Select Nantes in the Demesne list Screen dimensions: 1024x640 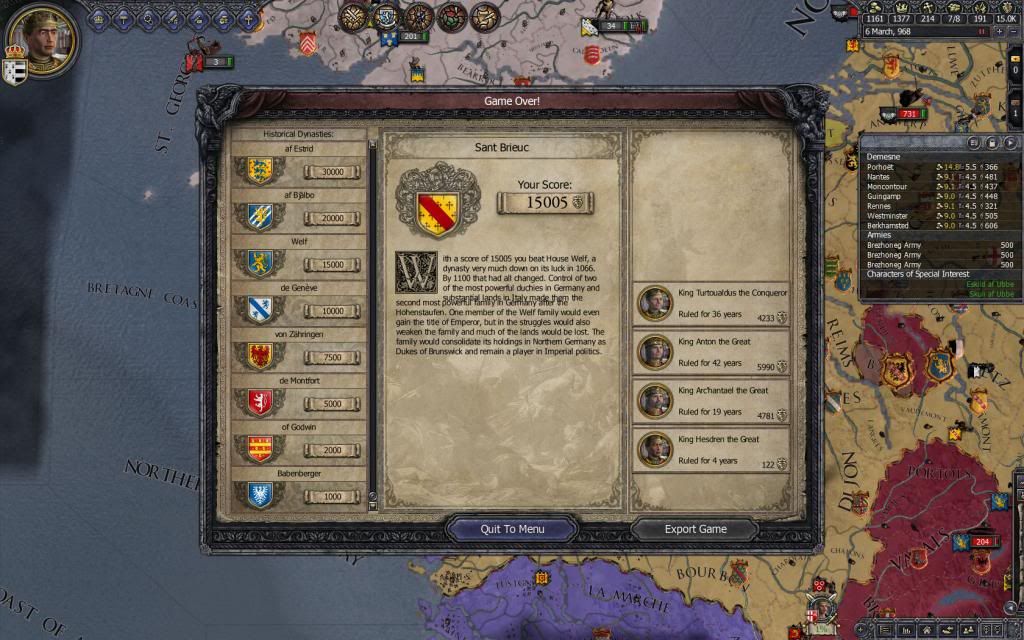879,177
